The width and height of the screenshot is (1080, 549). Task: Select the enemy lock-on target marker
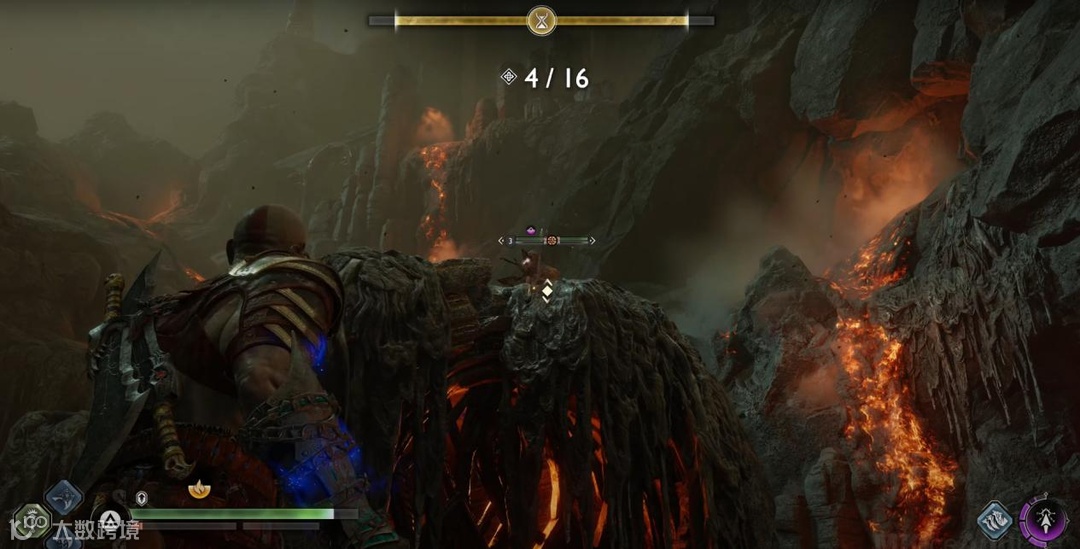(x=551, y=241)
